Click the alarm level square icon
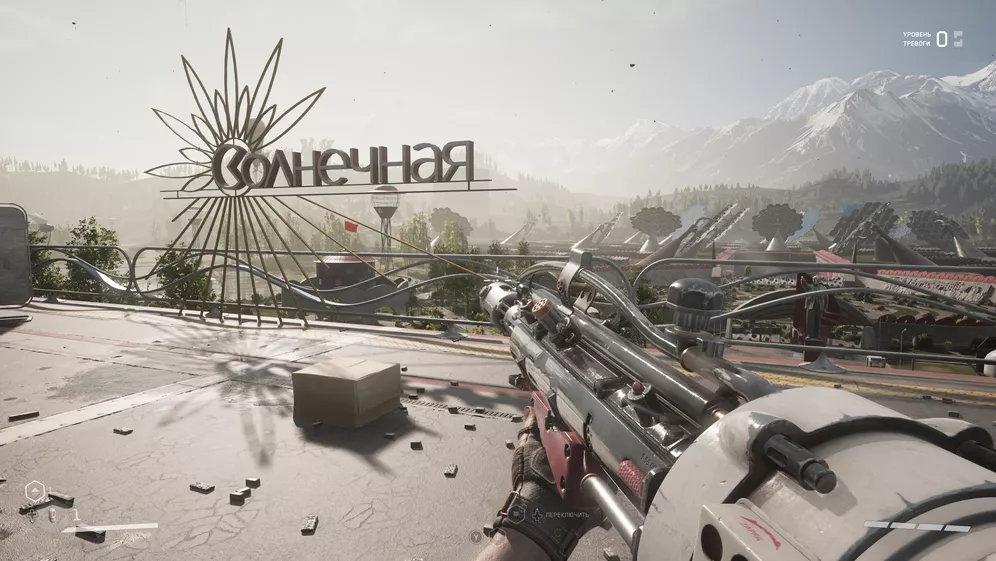The width and height of the screenshot is (996, 561). click(958, 39)
